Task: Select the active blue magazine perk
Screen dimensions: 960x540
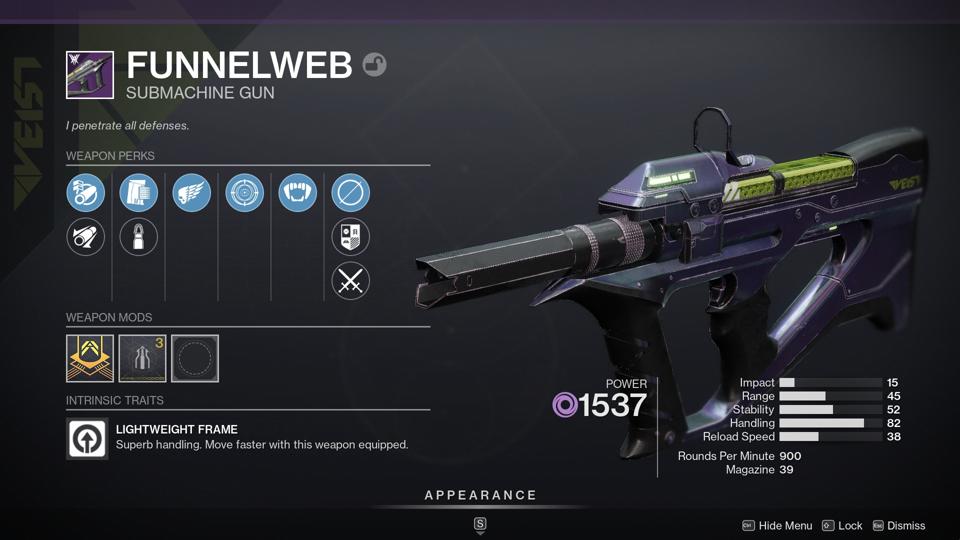Action: click(139, 193)
